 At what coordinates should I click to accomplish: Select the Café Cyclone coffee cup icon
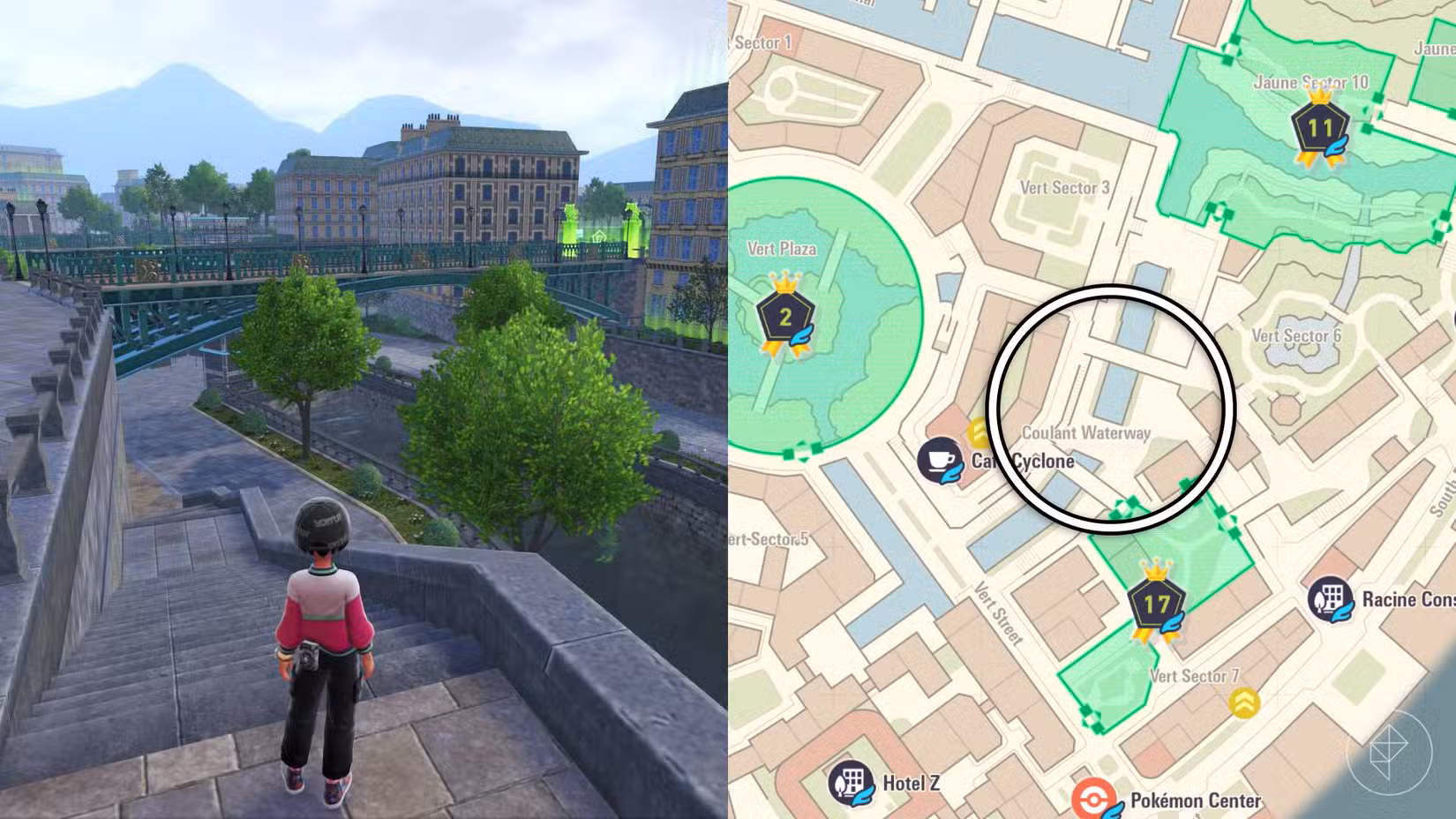click(941, 461)
